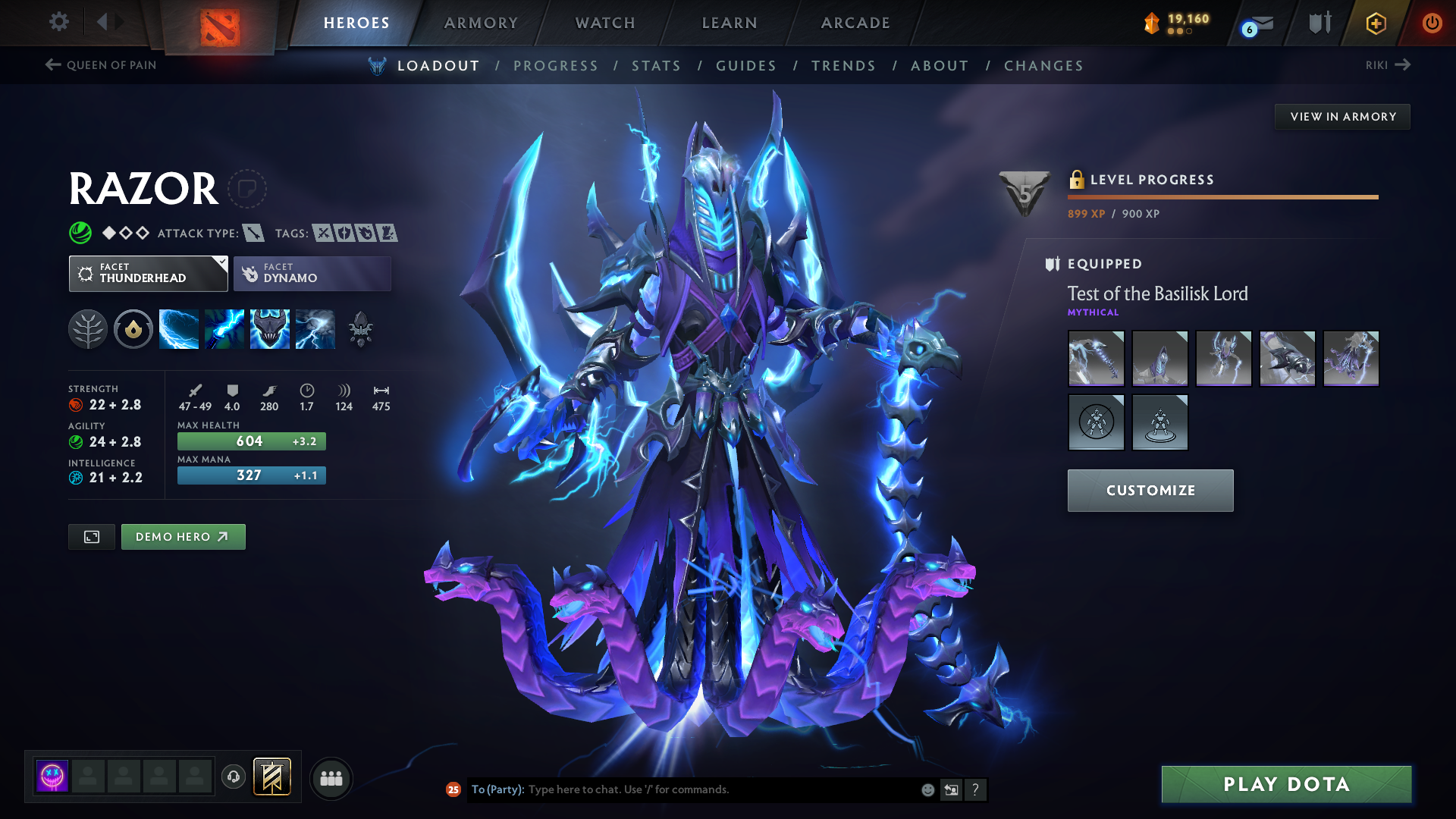The width and height of the screenshot is (1456, 819).
Task: Toggle the gold loadout slot near party bar
Action: (273, 777)
